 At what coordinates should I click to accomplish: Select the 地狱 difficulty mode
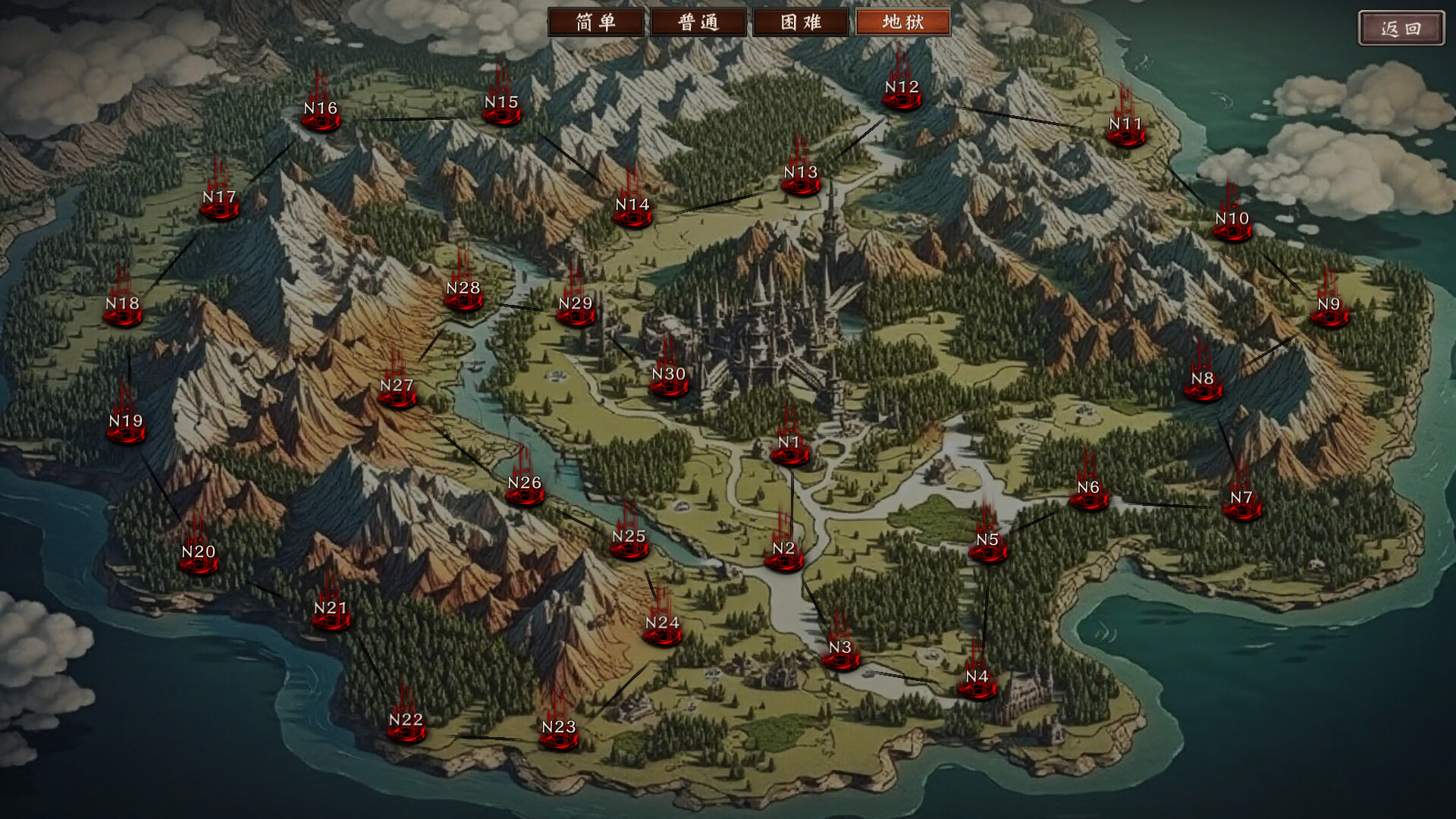[x=902, y=22]
